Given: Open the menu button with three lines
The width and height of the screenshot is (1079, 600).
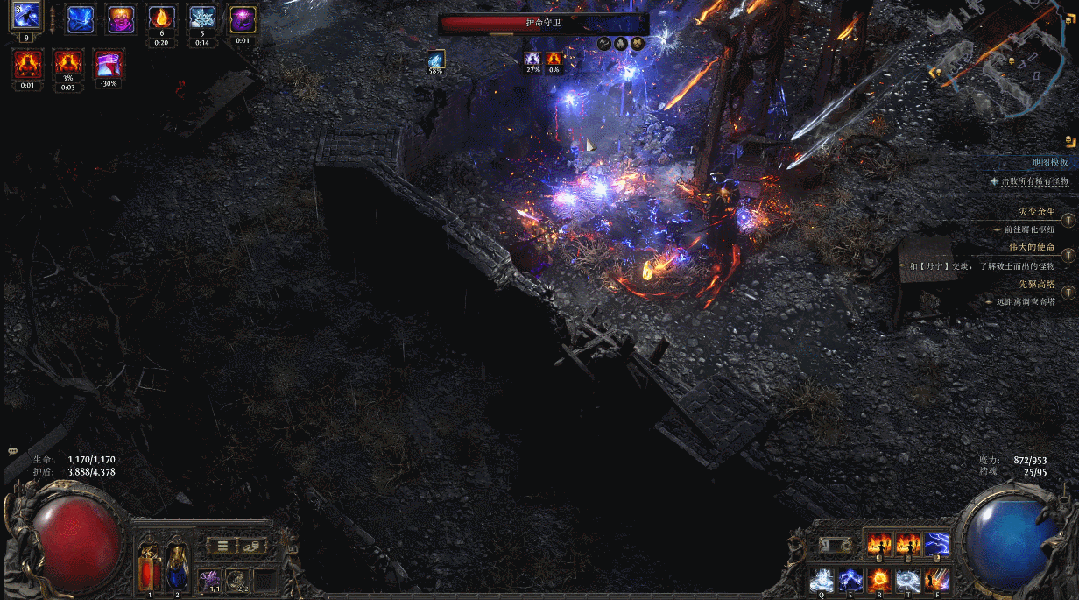Looking at the screenshot, I should tap(223, 545).
